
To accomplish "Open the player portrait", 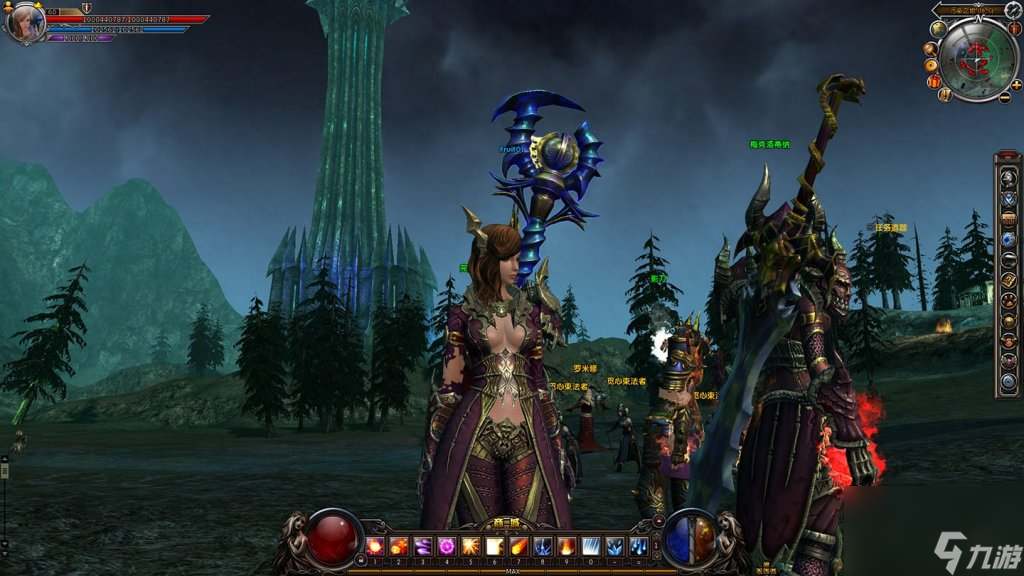I will (x=25, y=23).
